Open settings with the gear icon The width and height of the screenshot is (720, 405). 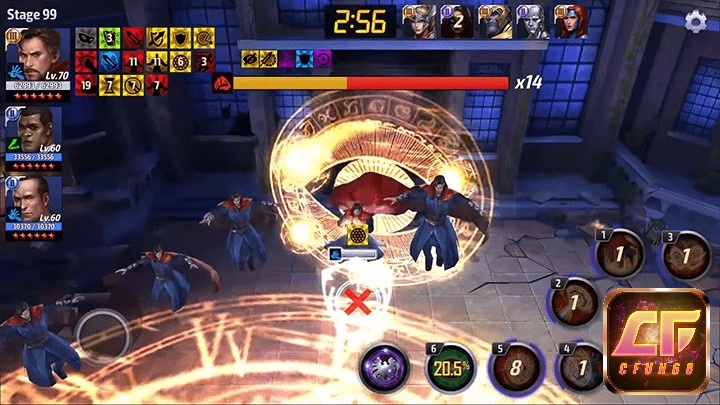696,21
